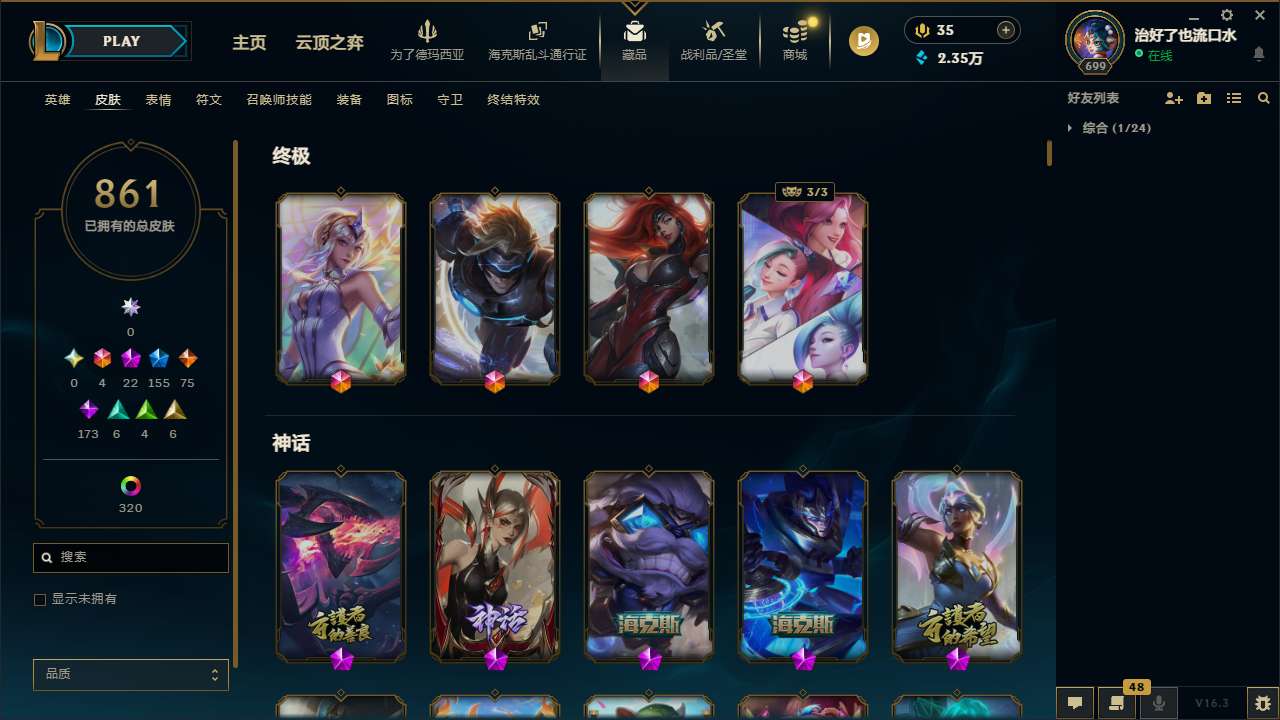Enable the 显示未拥有 checkbox

click(x=40, y=599)
